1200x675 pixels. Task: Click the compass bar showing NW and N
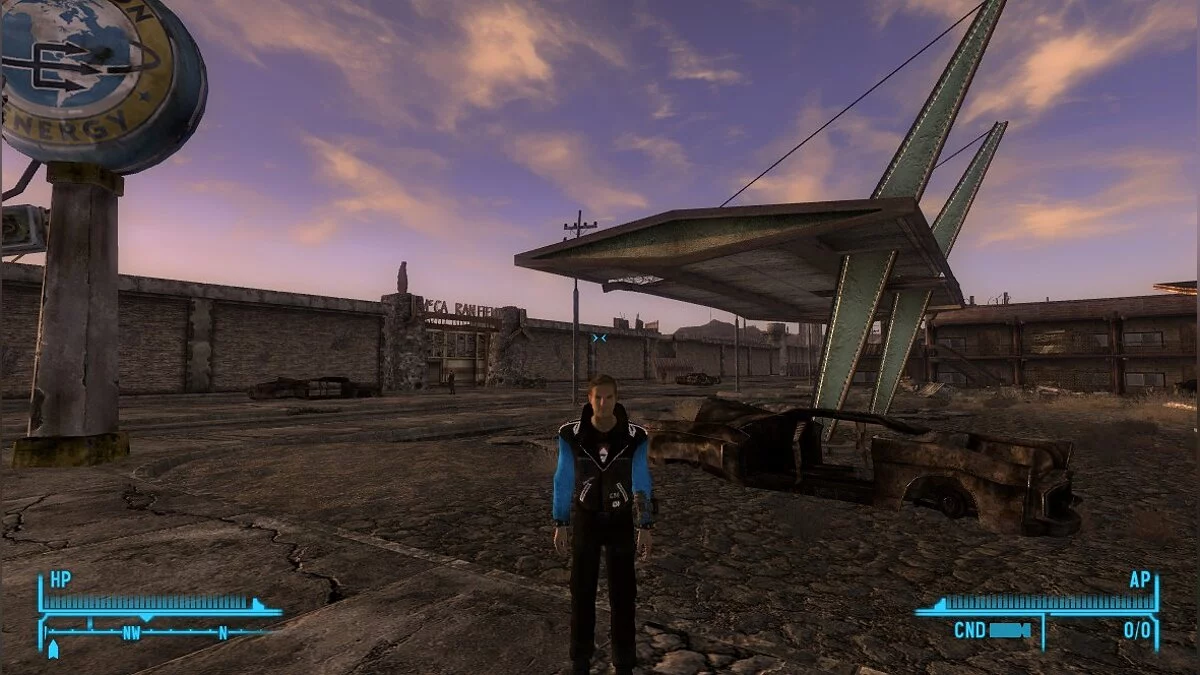(158, 632)
